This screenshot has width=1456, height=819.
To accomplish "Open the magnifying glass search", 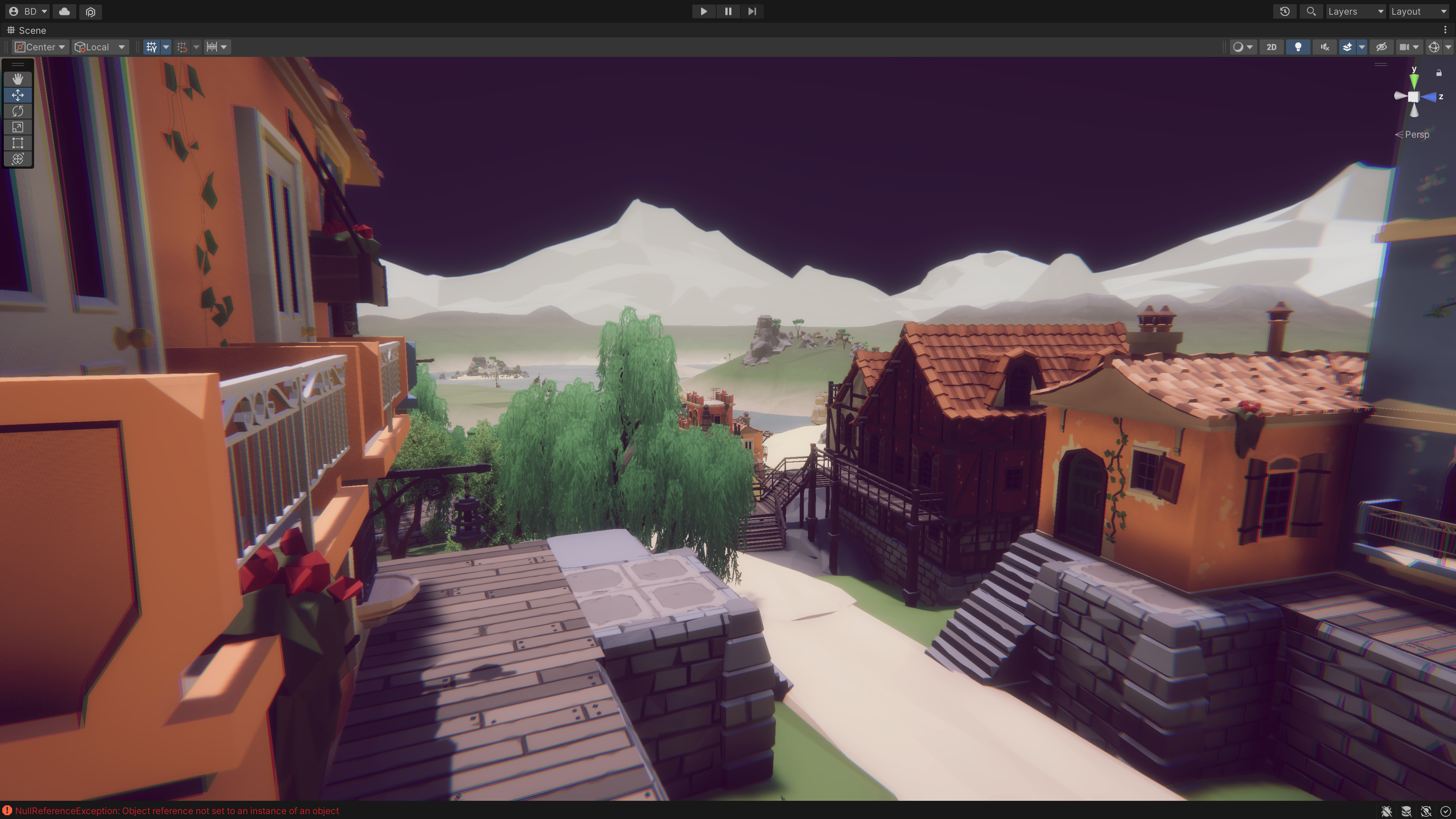I will [1311, 11].
